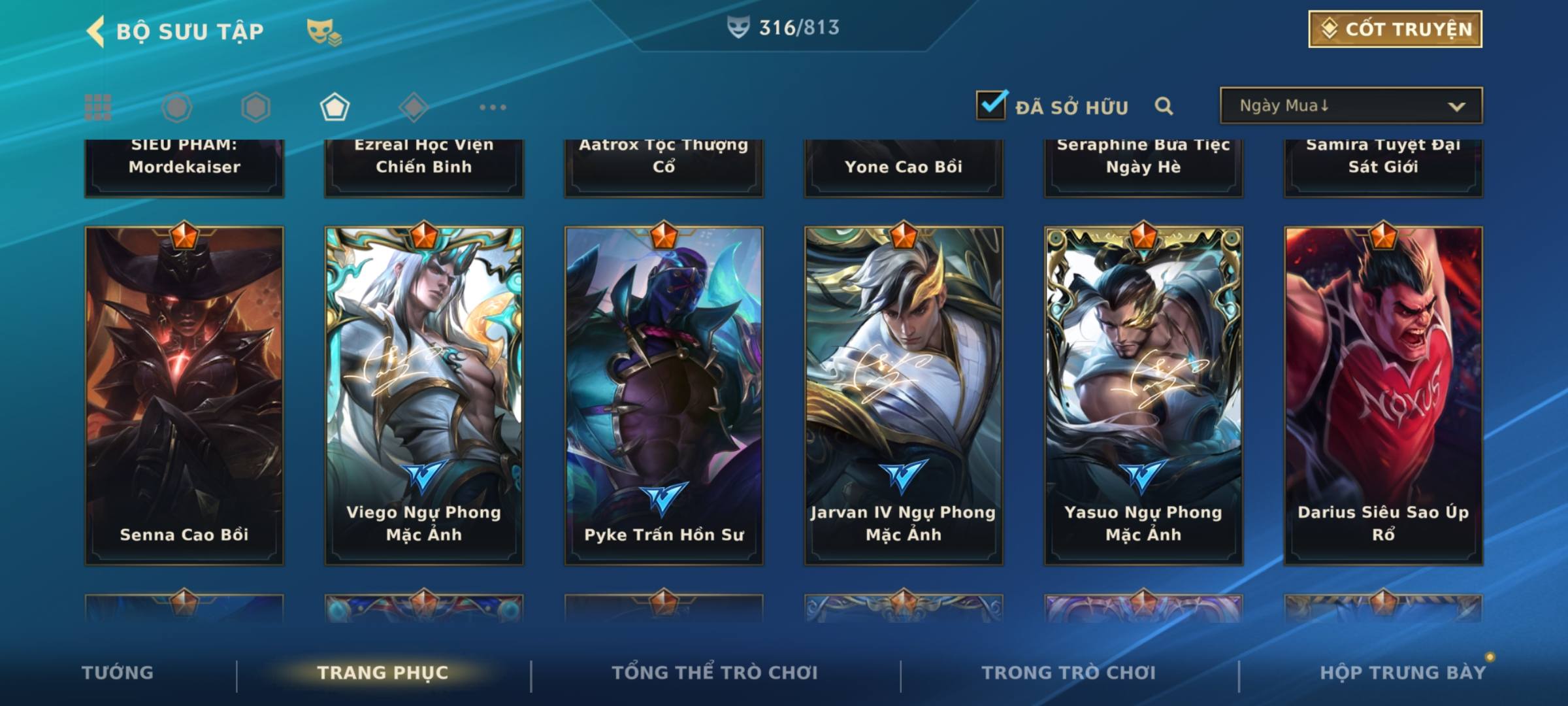Image resolution: width=1568 pixels, height=706 pixels.
Task: Expand the Ngày Mua sort dropdown
Action: (x=1350, y=106)
